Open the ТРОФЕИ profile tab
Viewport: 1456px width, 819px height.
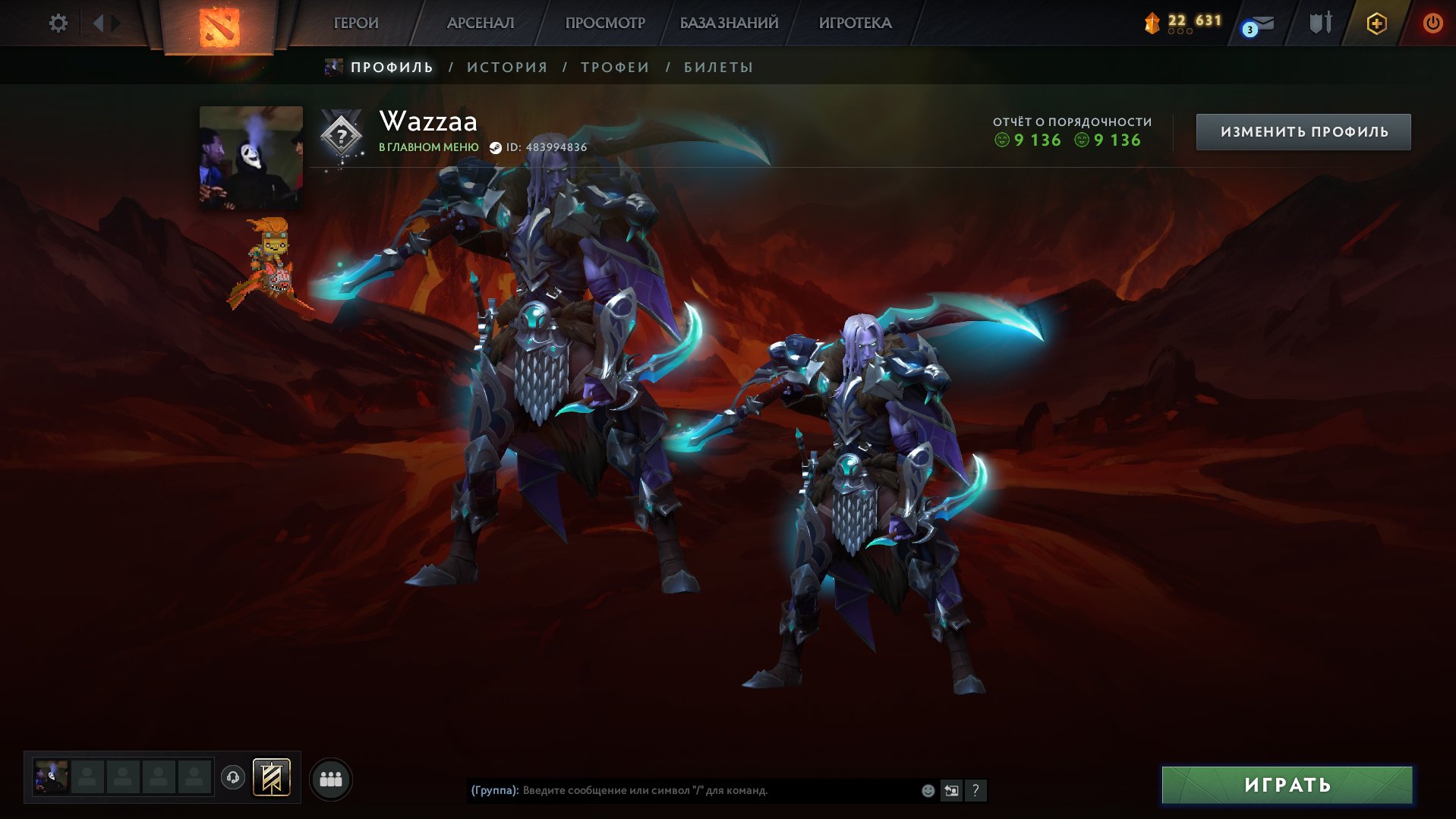[613, 67]
